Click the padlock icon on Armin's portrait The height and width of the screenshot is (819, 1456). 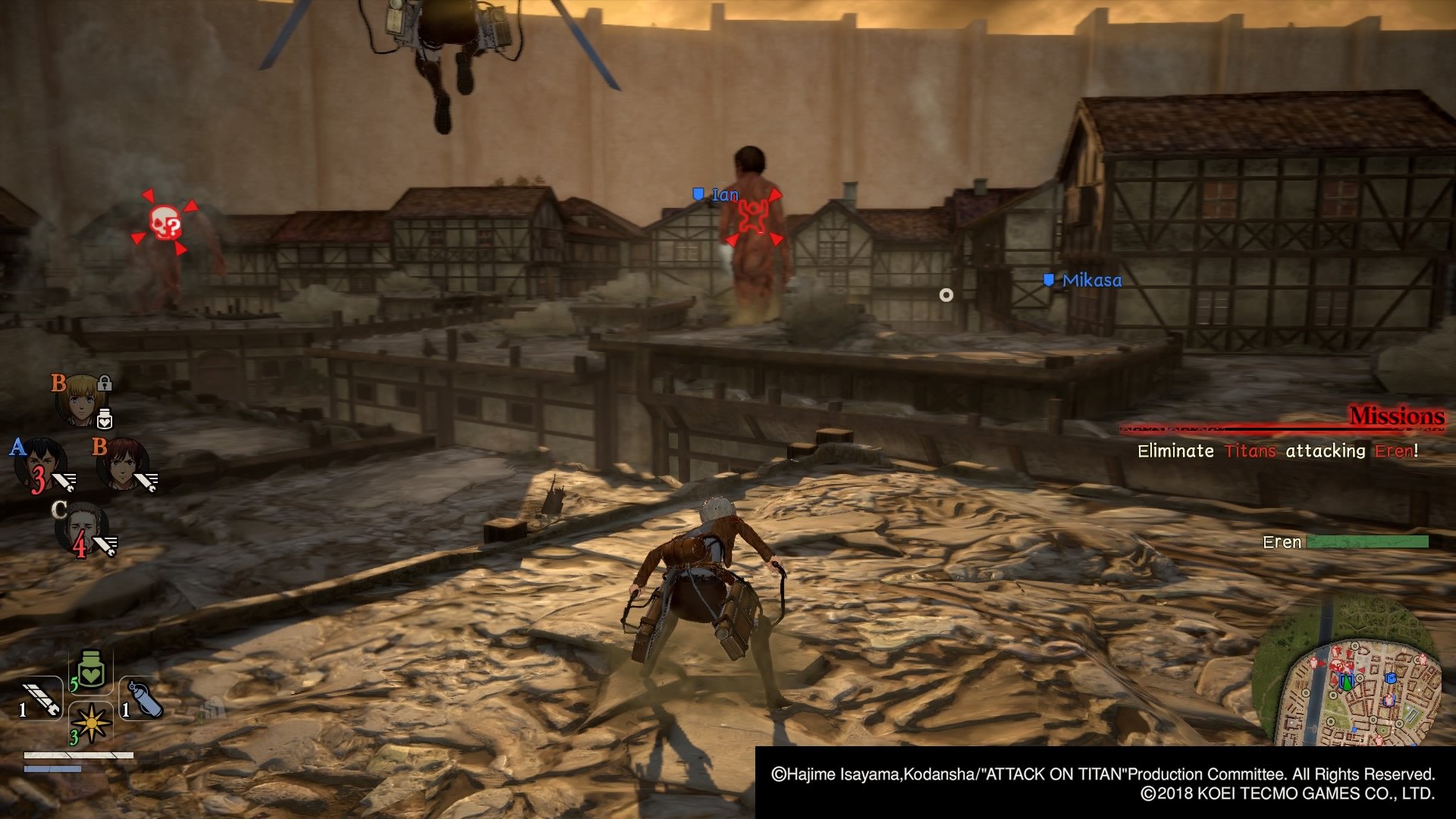[104, 385]
